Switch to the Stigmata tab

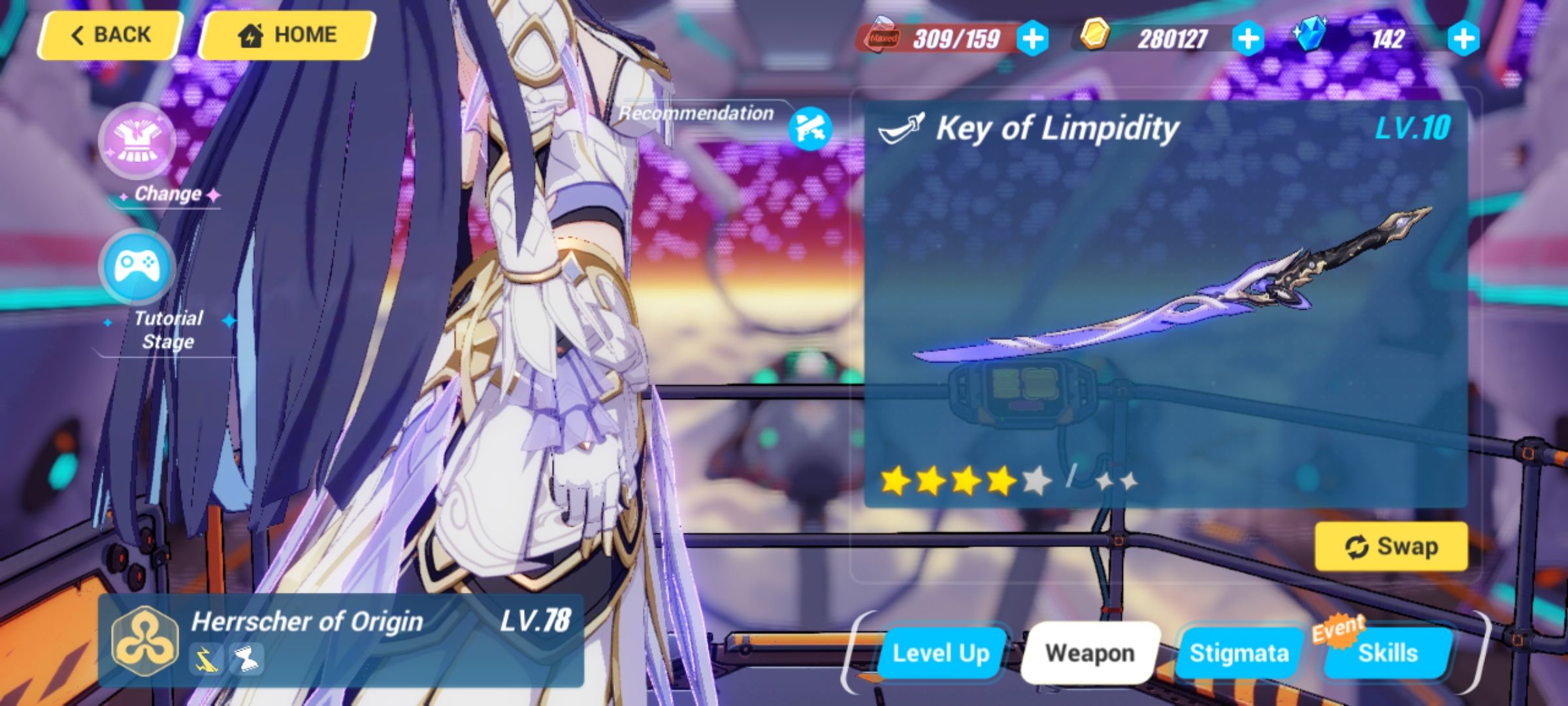[1239, 652]
